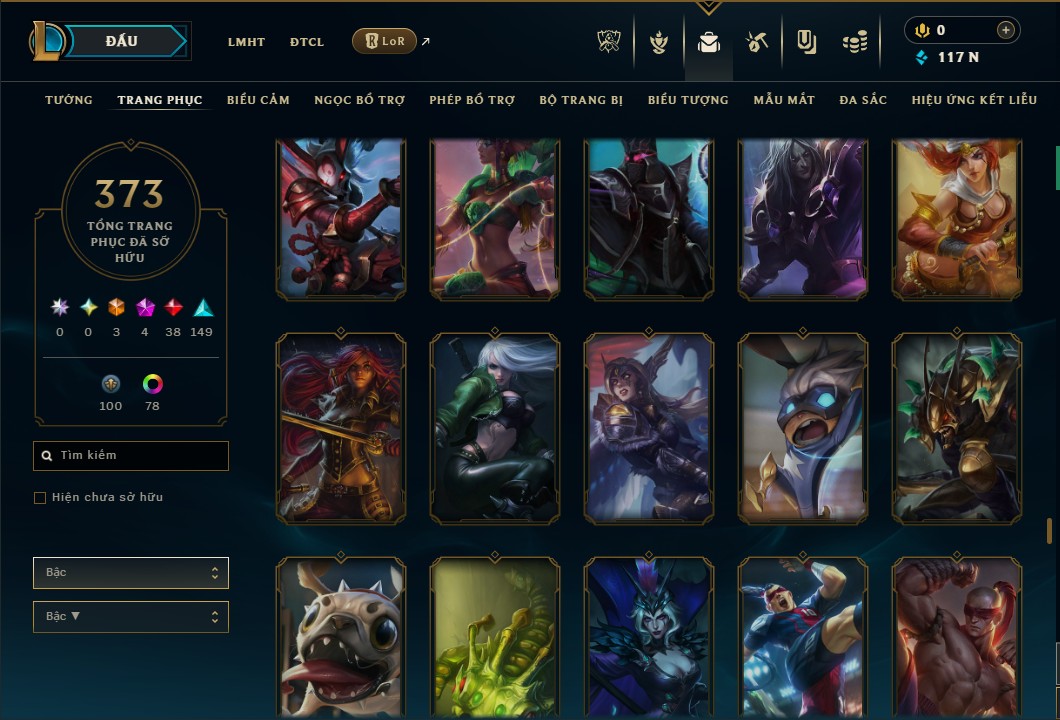This screenshot has width=1060, height=720.
Task: Click the ĐẤU play button
Action: point(122,41)
